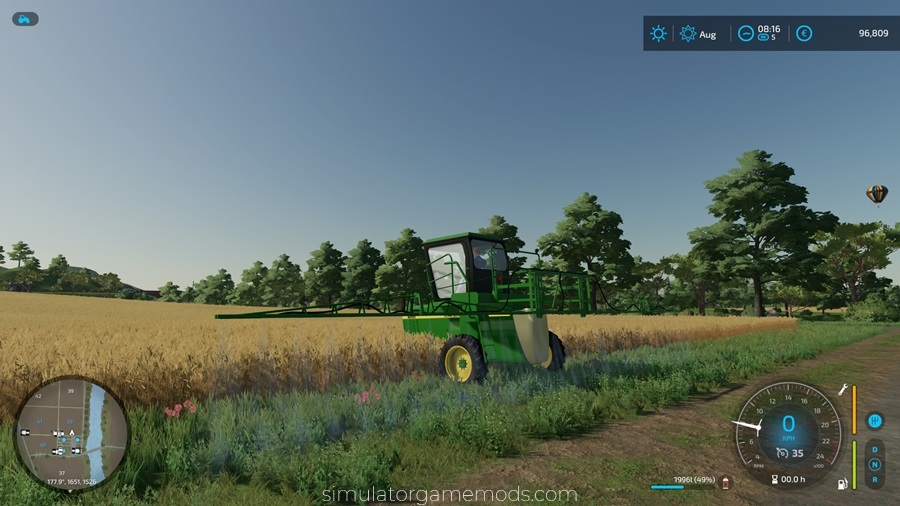The width and height of the screenshot is (900, 506).
Task: Toggle the blue gearshift icon
Action: click(874, 421)
